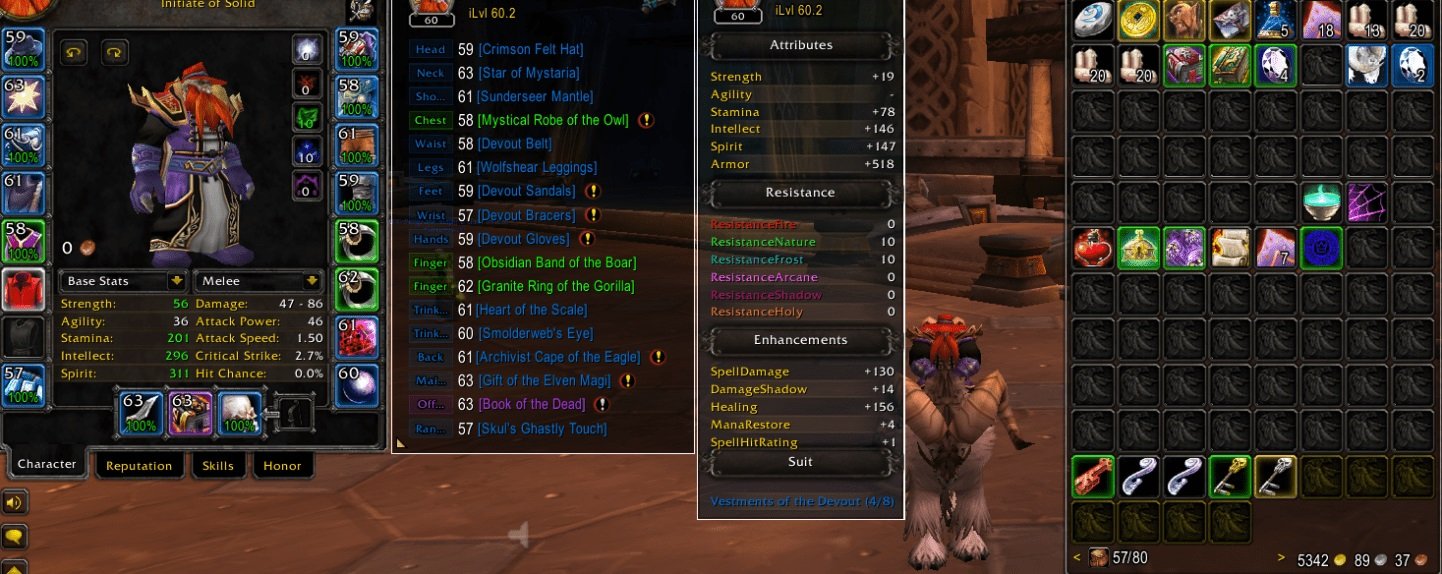
Task: Click the Star of Mystaria item link
Action: pyautogui.click(x=528, y=73)
